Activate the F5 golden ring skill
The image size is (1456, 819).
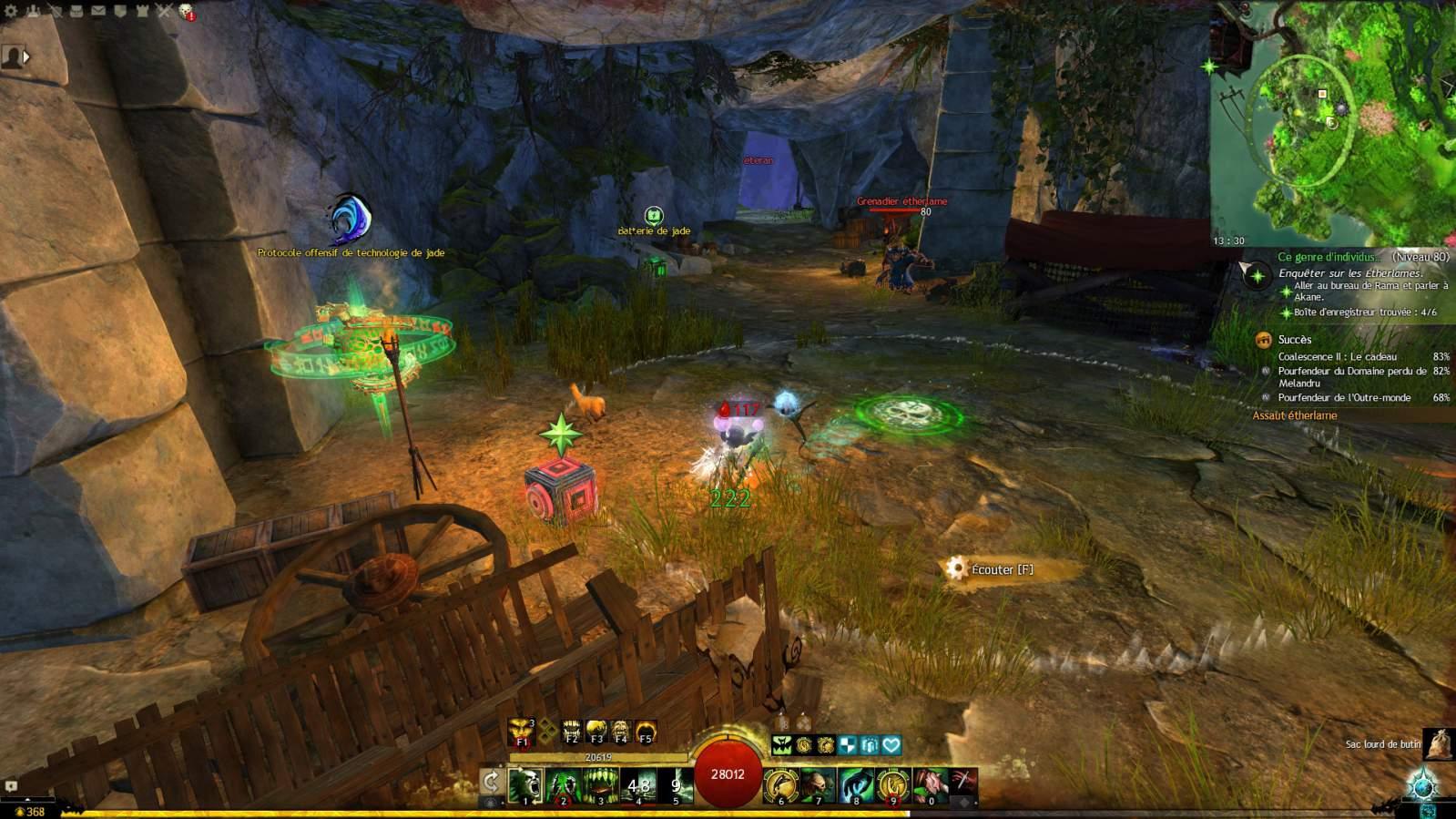[646, 731]
